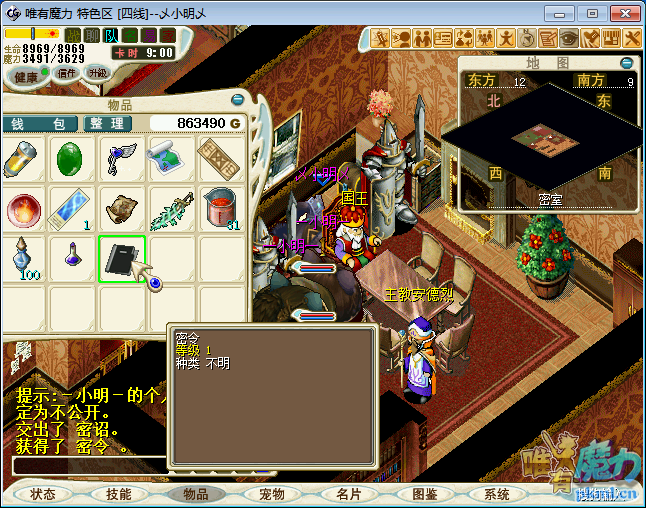646x508 pixels.
Task: Open the 状态 status menu
Action: tap(43, 494)
